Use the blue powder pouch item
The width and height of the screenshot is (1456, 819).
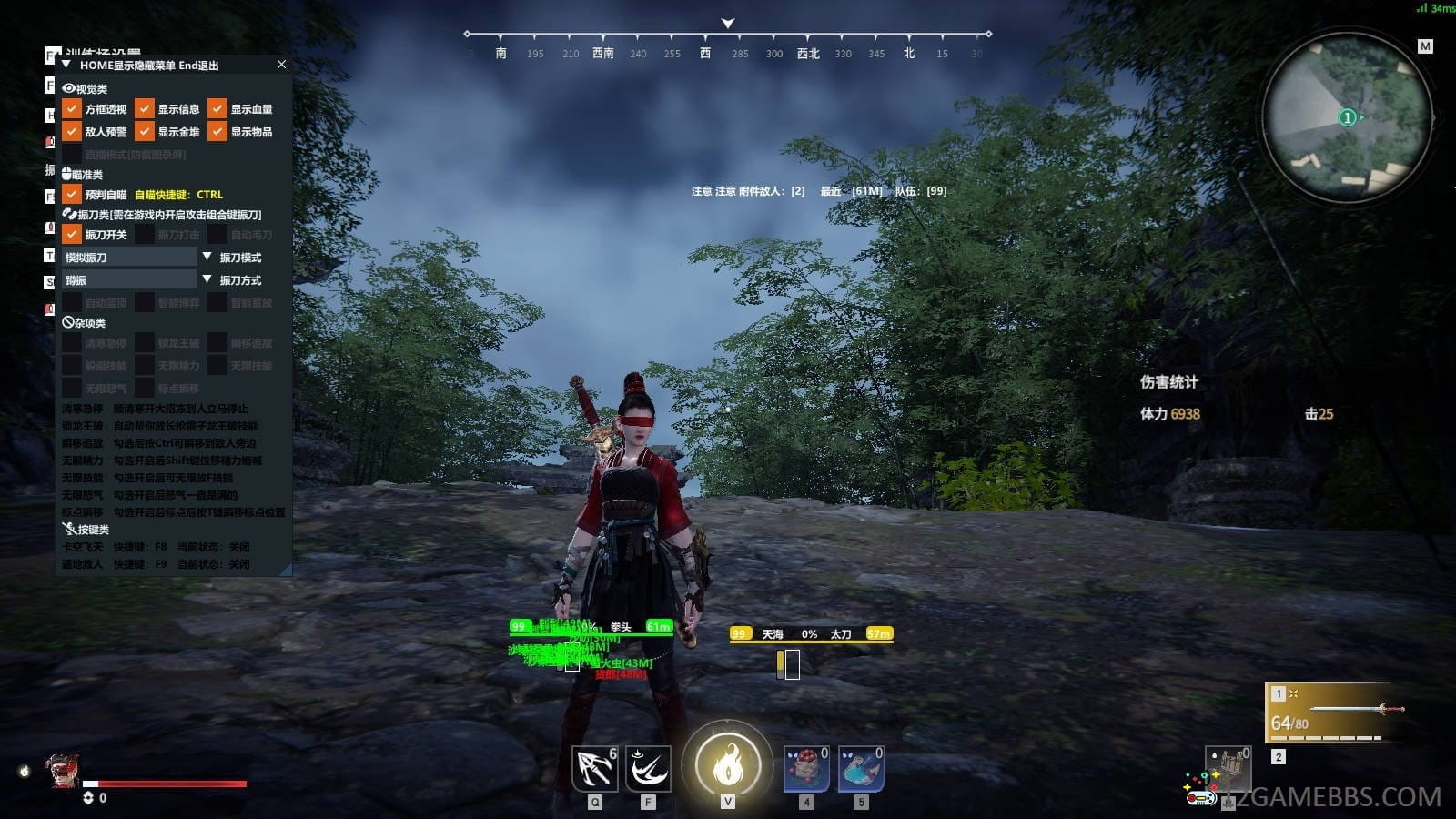coord(861,769)
